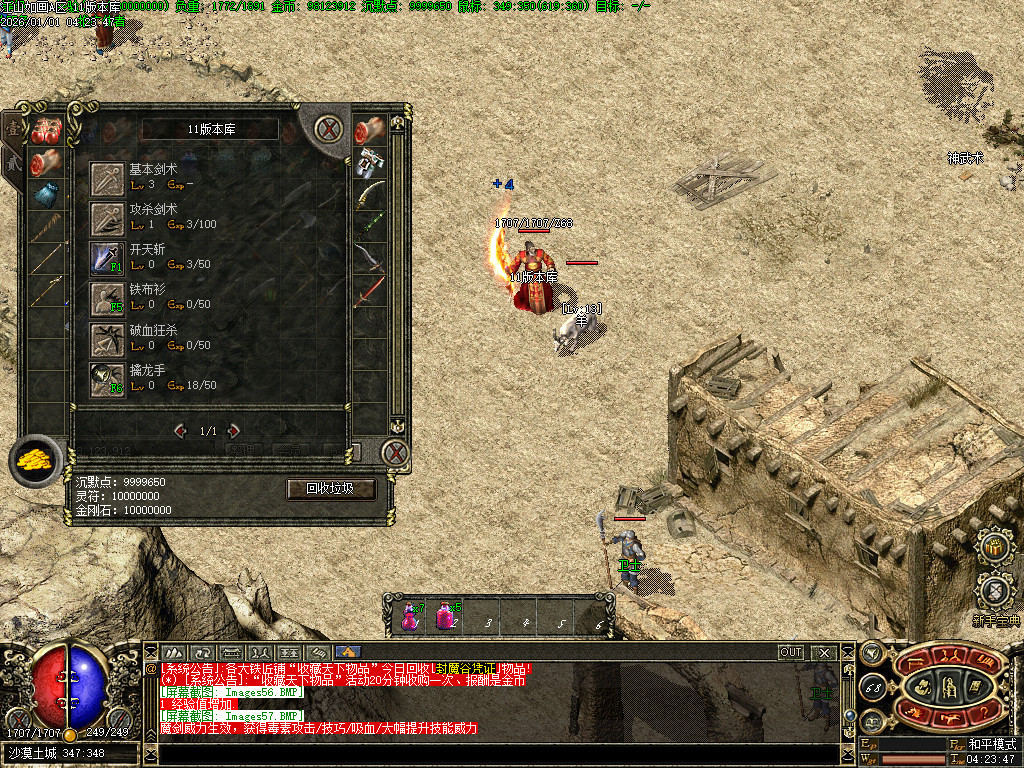Click the OUT button on chat panel
1024x768 pixels.
(791, 652)
